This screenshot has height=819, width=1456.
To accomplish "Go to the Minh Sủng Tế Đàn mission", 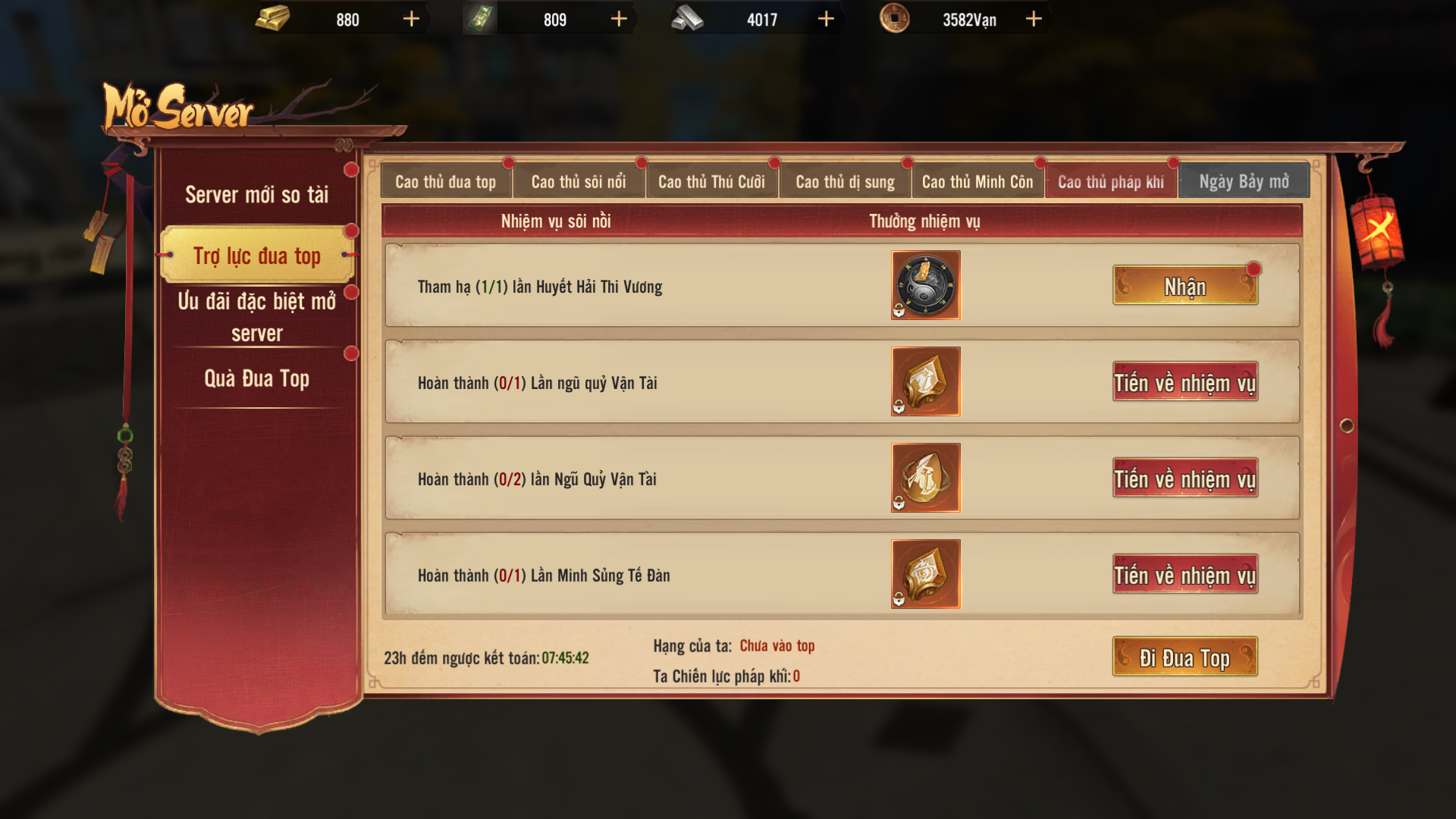I will coord(1185,575).
